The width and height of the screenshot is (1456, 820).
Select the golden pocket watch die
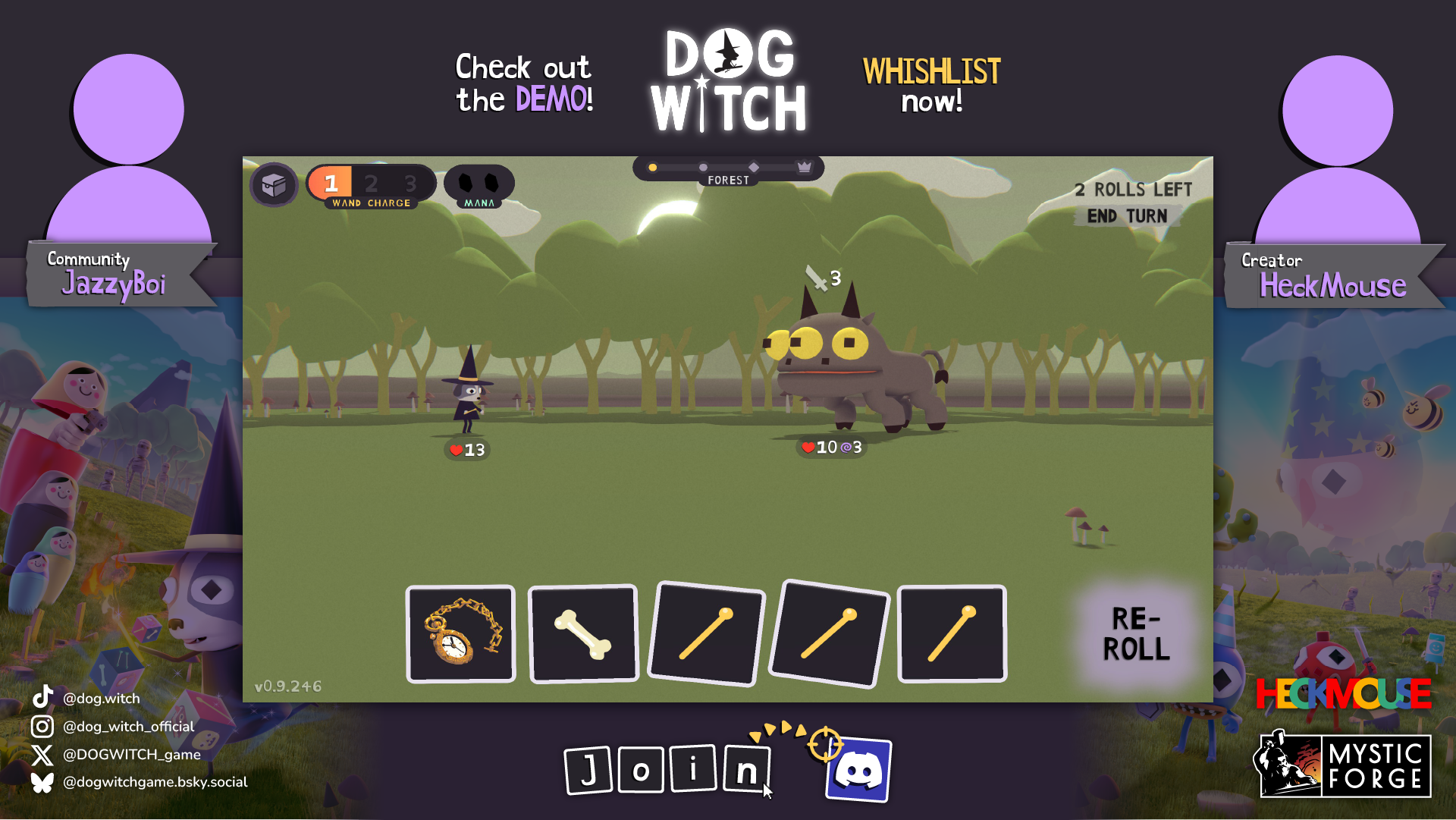460,634
